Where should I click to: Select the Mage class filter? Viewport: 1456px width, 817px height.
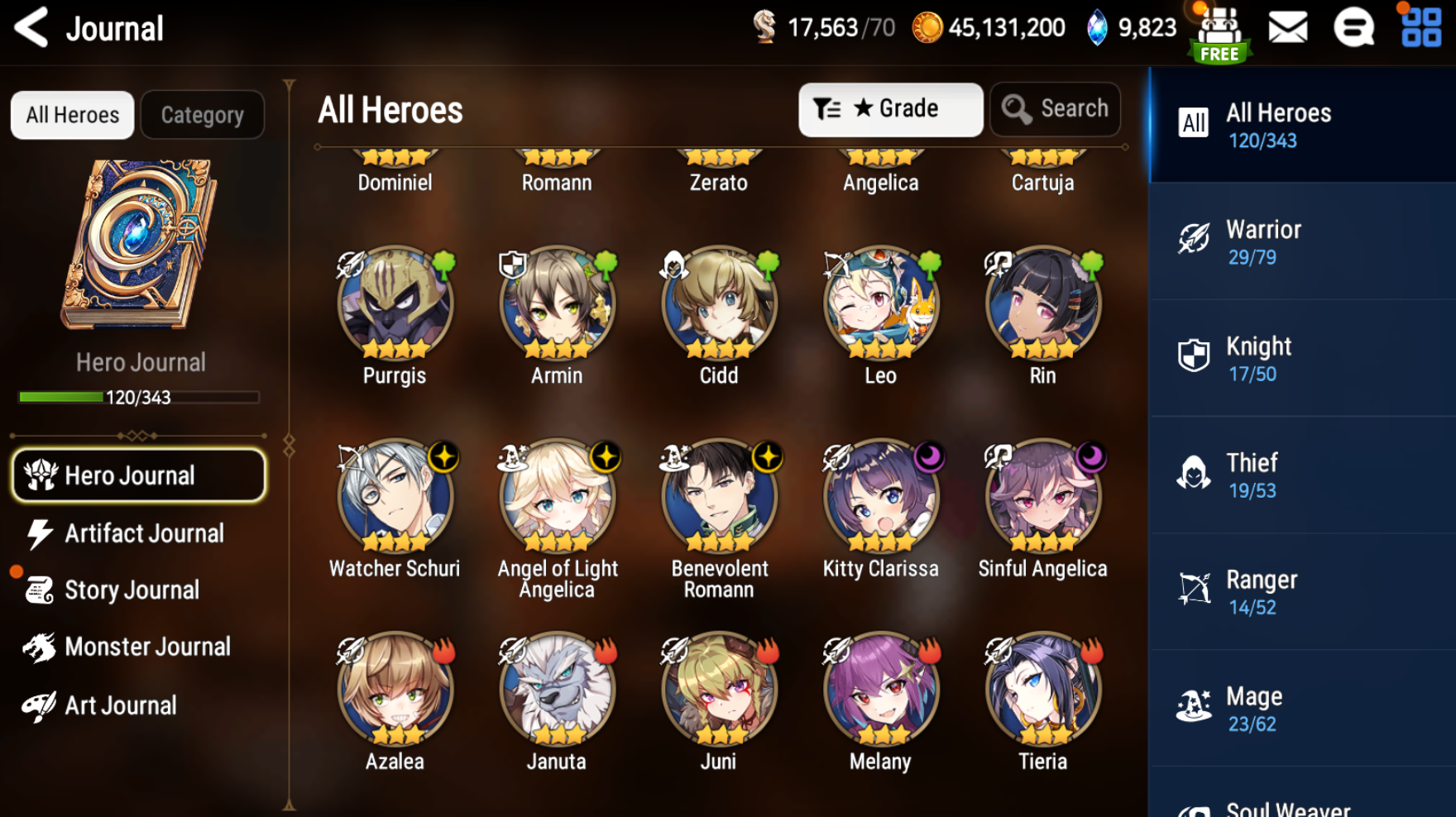pos(1302,709)
